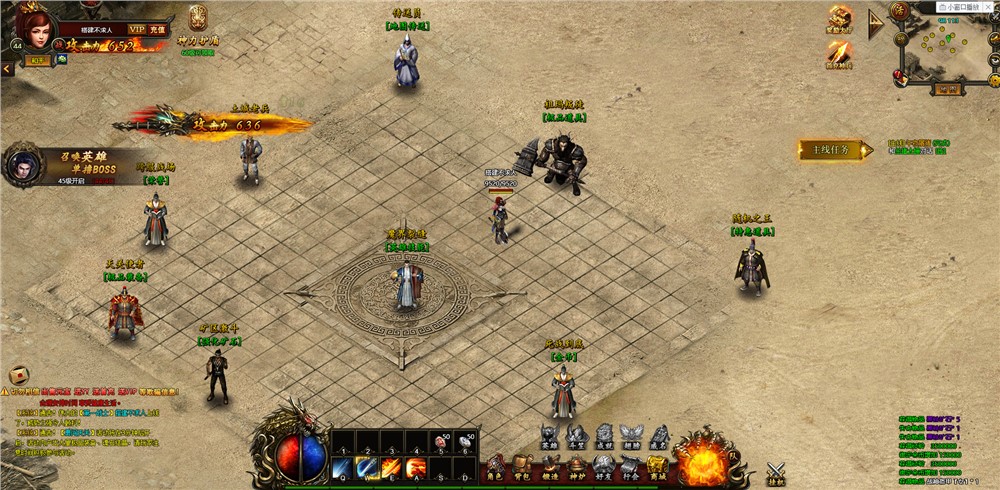Open the 地图 map button under minimap
The width and height of the screenshot is (1000, 490).
pos(943,89)
